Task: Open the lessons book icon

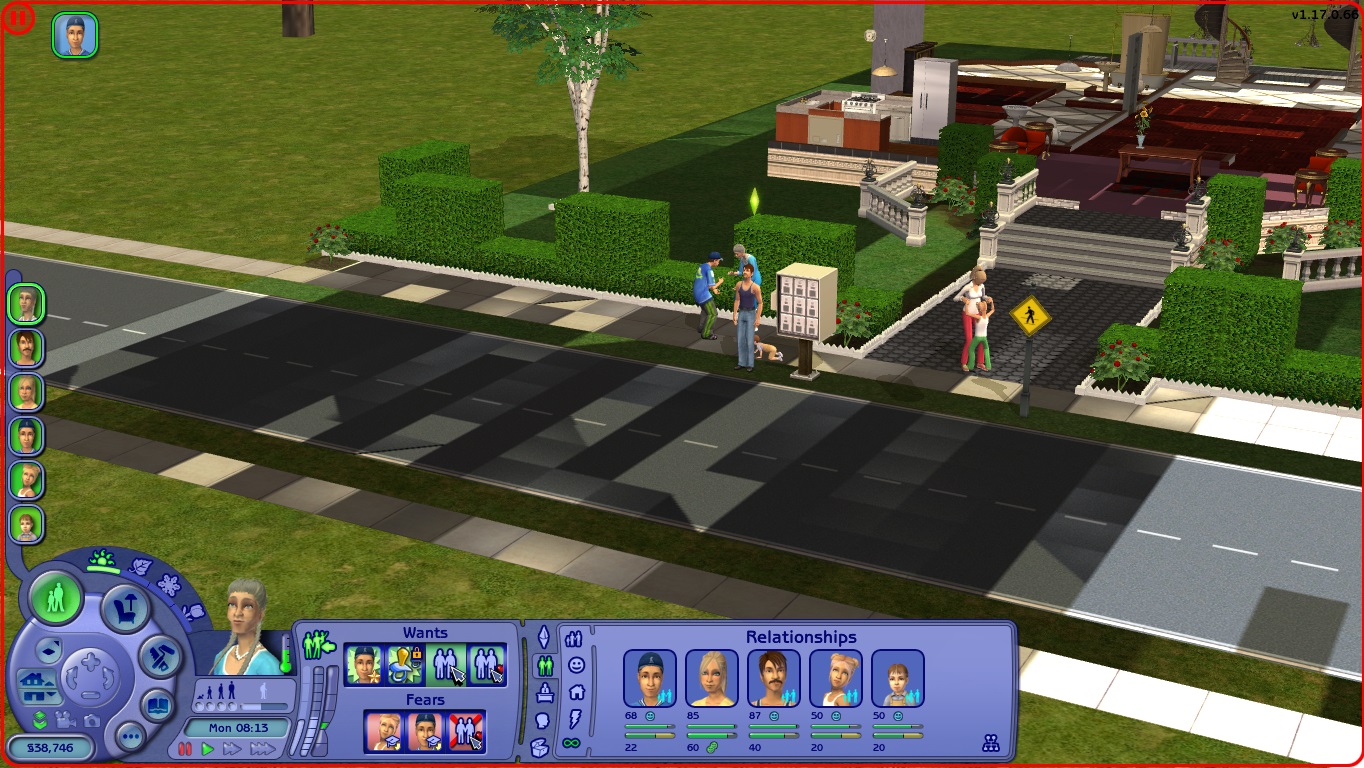Action: (x=157, y=704)
